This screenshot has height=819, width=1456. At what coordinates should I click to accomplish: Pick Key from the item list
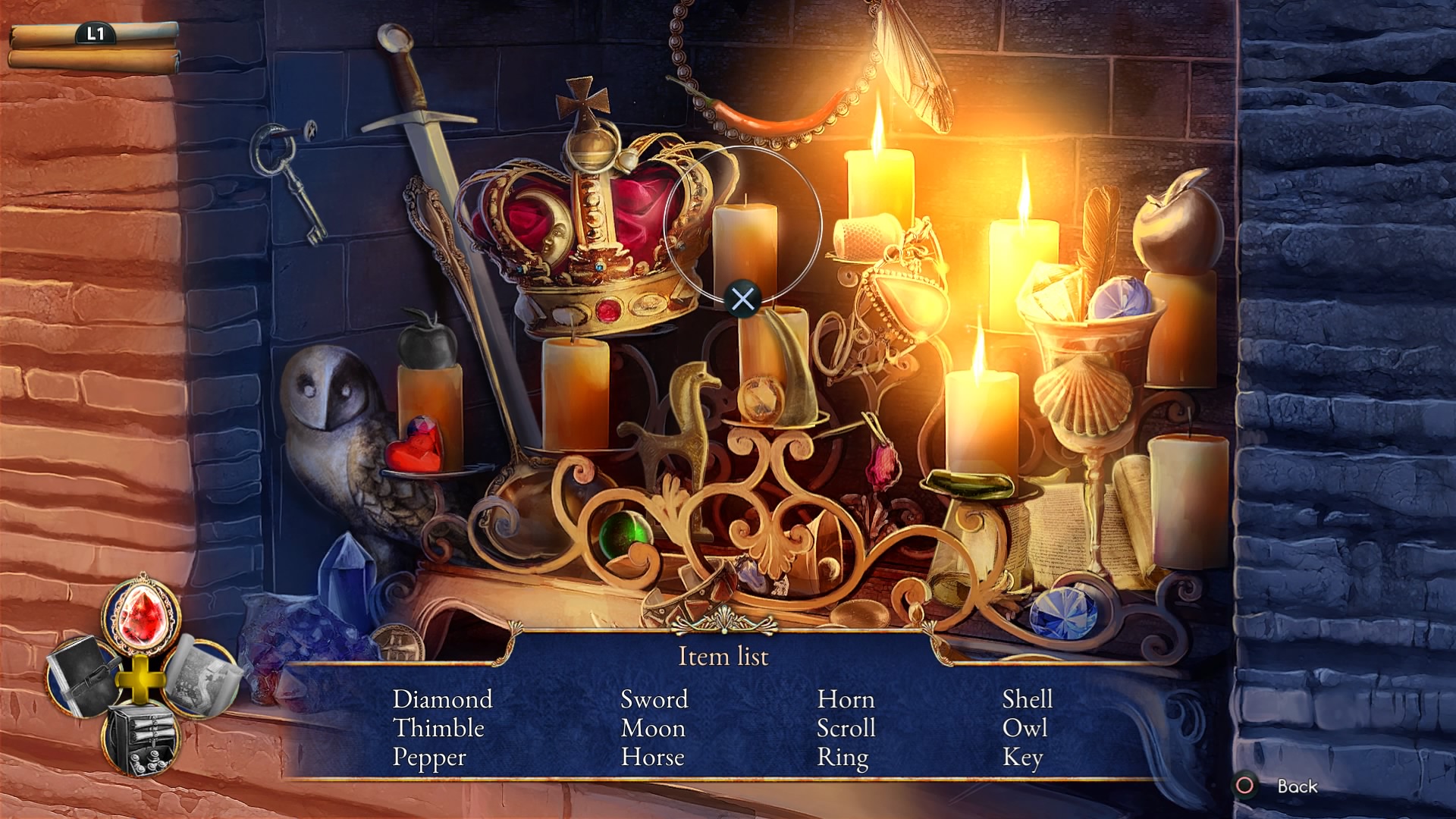(x=1022, y=758)
